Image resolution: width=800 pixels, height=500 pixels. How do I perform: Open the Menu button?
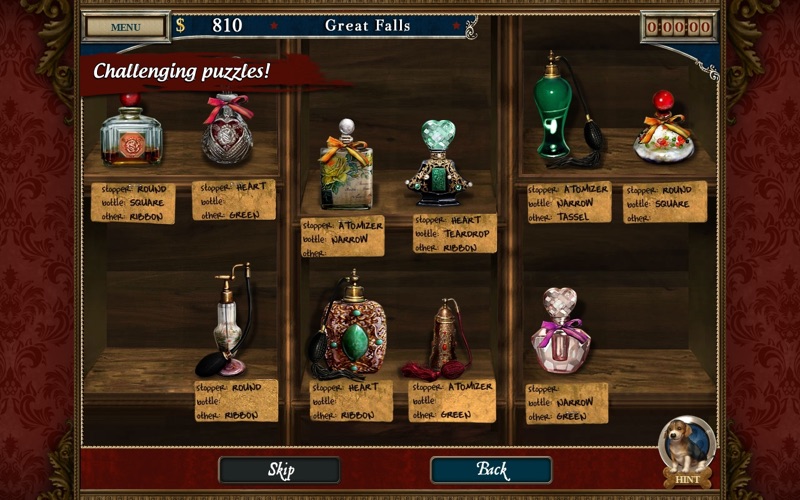click(x=126, y=26)
